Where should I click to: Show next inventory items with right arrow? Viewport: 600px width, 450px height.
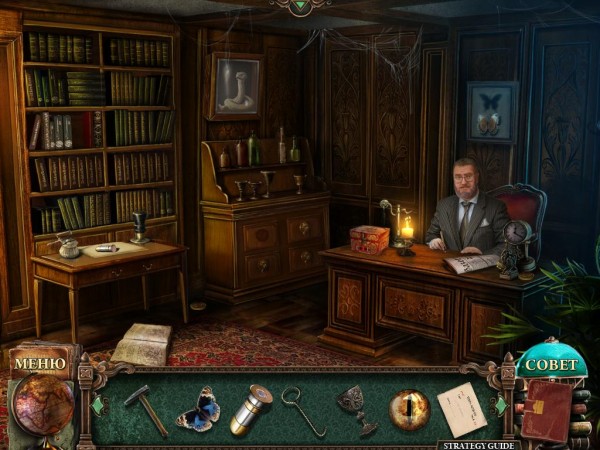pyautogui.click(x=498, y=408)
